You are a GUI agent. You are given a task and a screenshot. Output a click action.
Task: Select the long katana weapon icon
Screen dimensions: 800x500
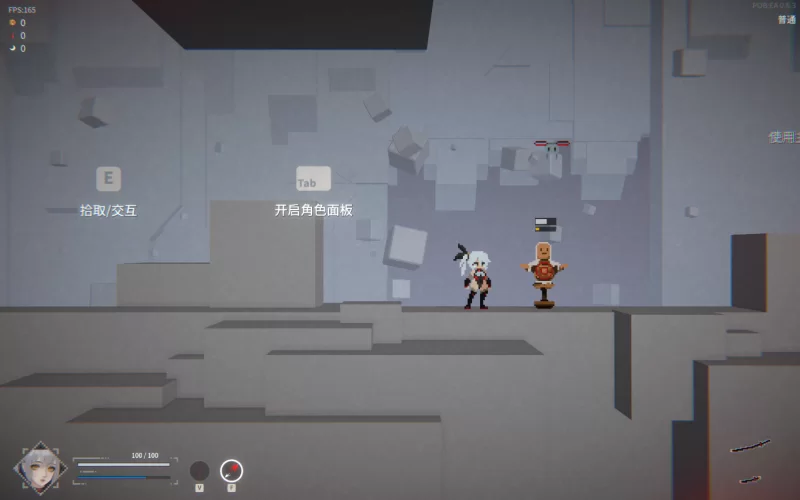[x=750, y=446]
